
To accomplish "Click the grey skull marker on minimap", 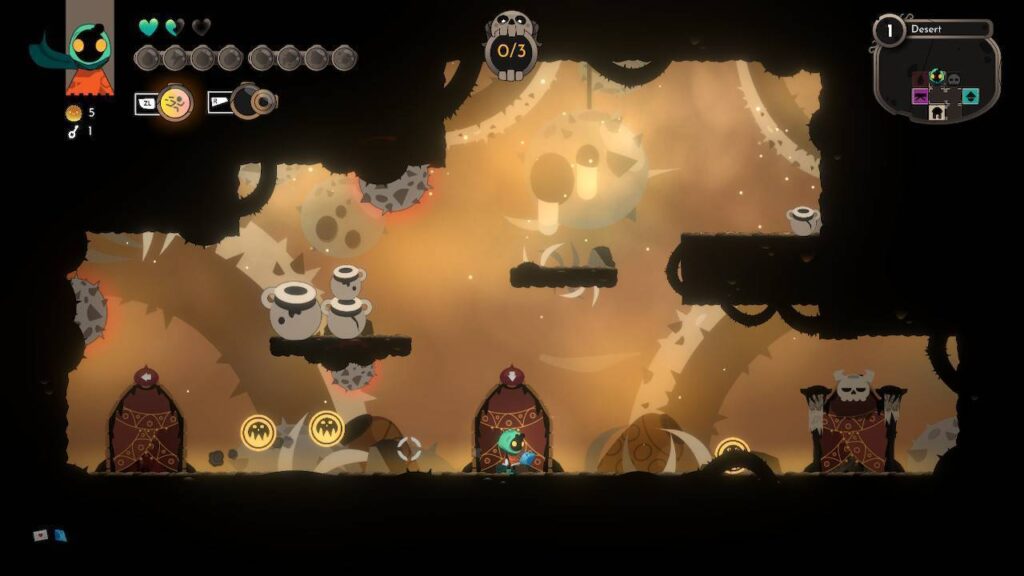I will click(x=953, y=79).
